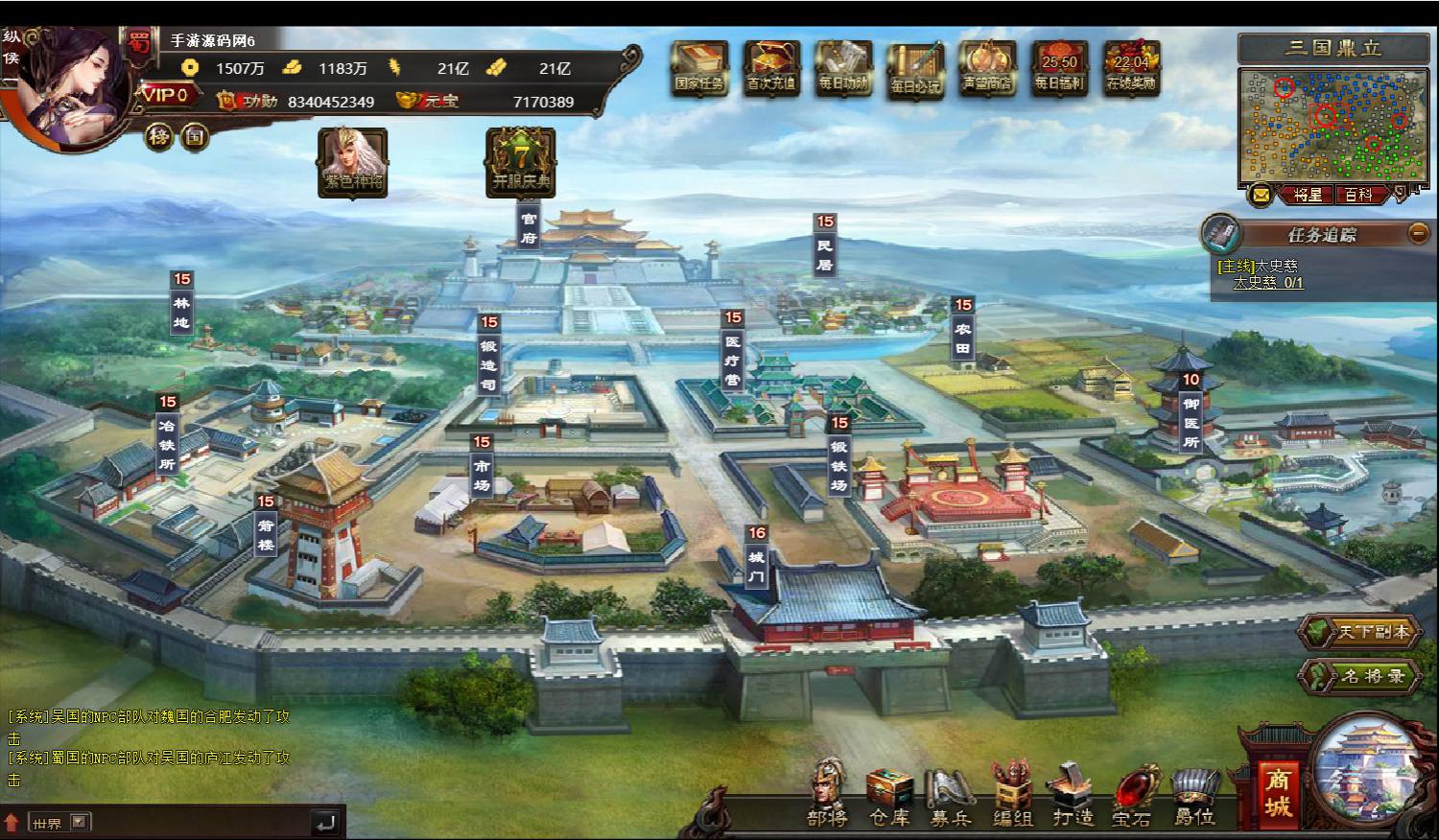Open the 世界 chat channel dropdown

click(x=79, y=822)
